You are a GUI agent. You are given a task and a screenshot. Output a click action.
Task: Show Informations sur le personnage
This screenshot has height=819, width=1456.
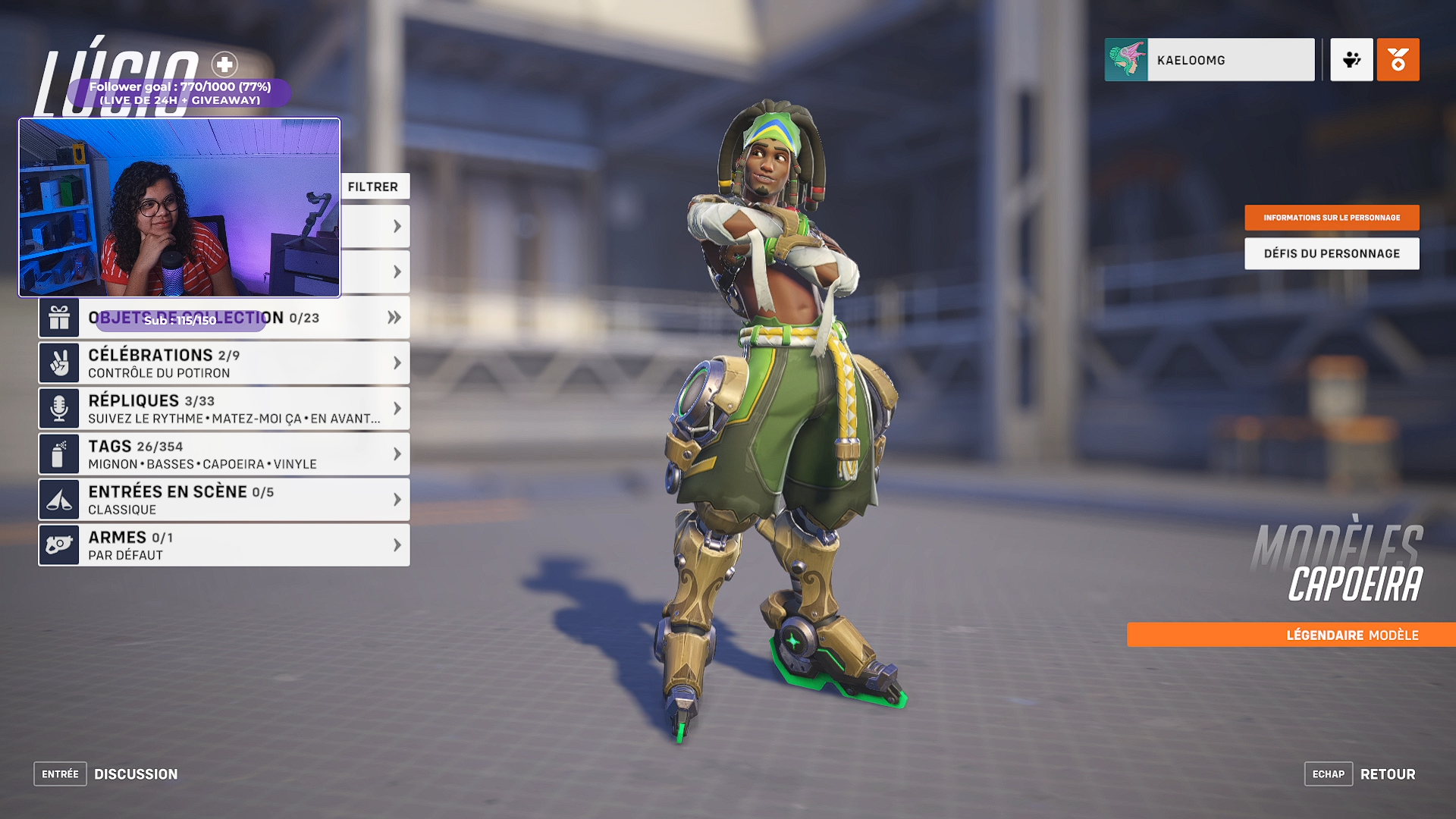tap(1332, 218)
